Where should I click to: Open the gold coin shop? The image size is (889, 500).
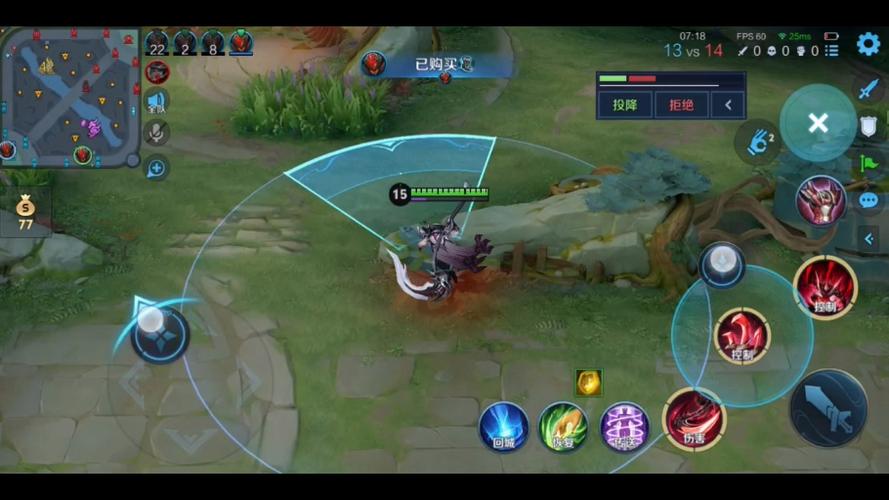[25, 209]
